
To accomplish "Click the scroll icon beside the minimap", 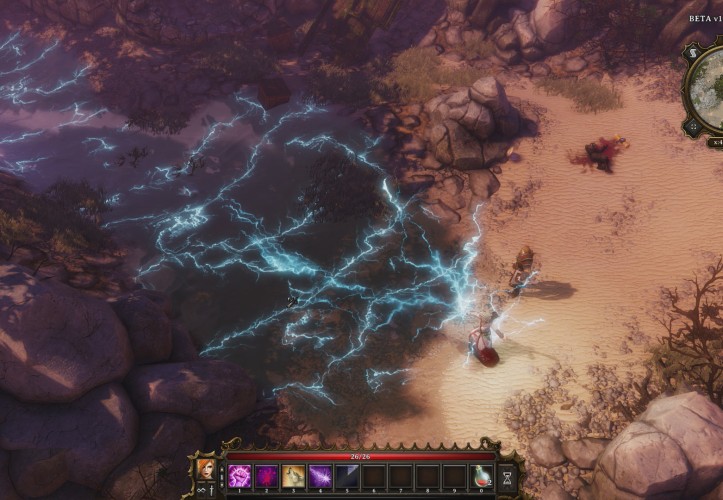I will [692, 52].
